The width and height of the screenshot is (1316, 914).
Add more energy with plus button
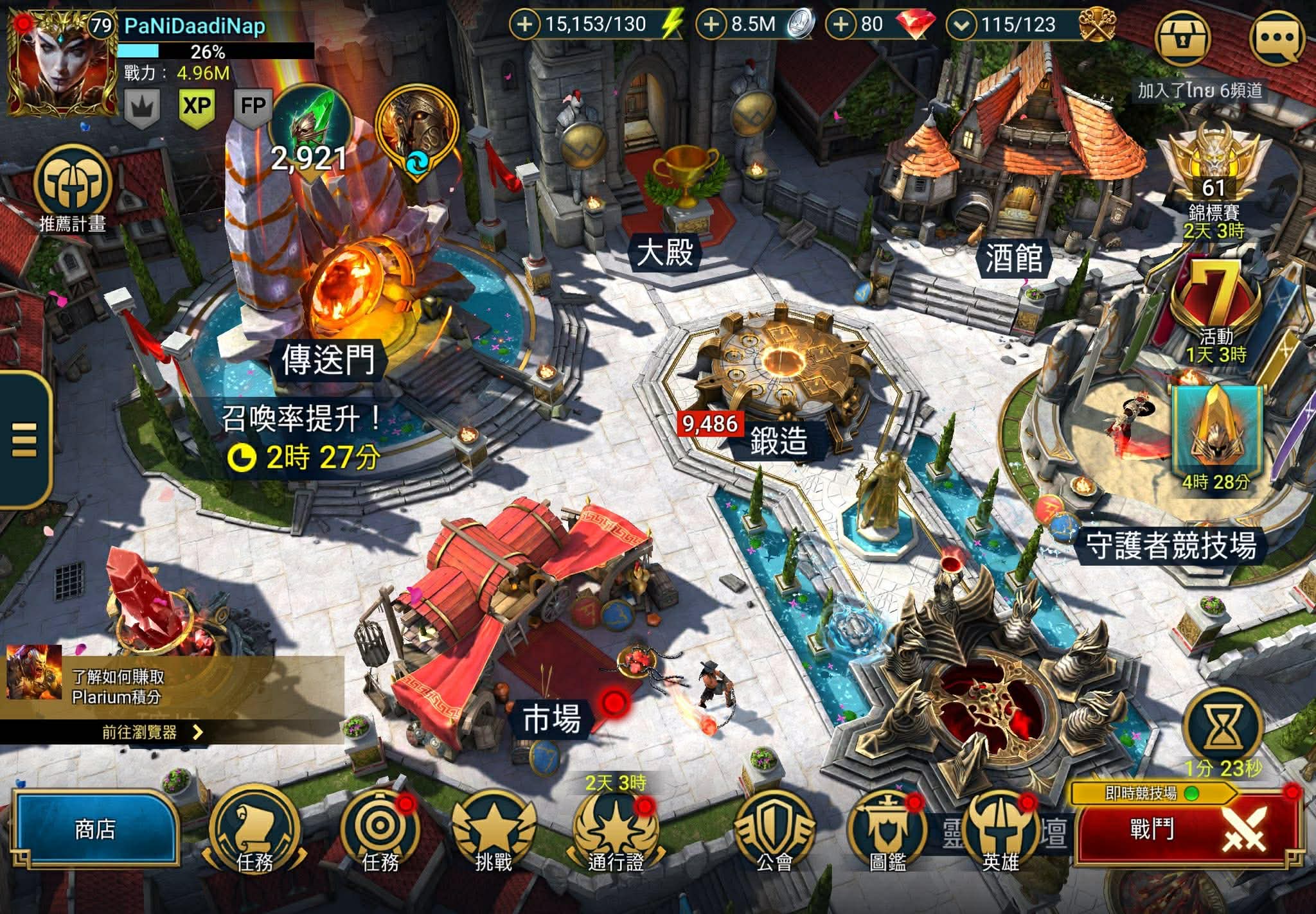tap(524, 25)
